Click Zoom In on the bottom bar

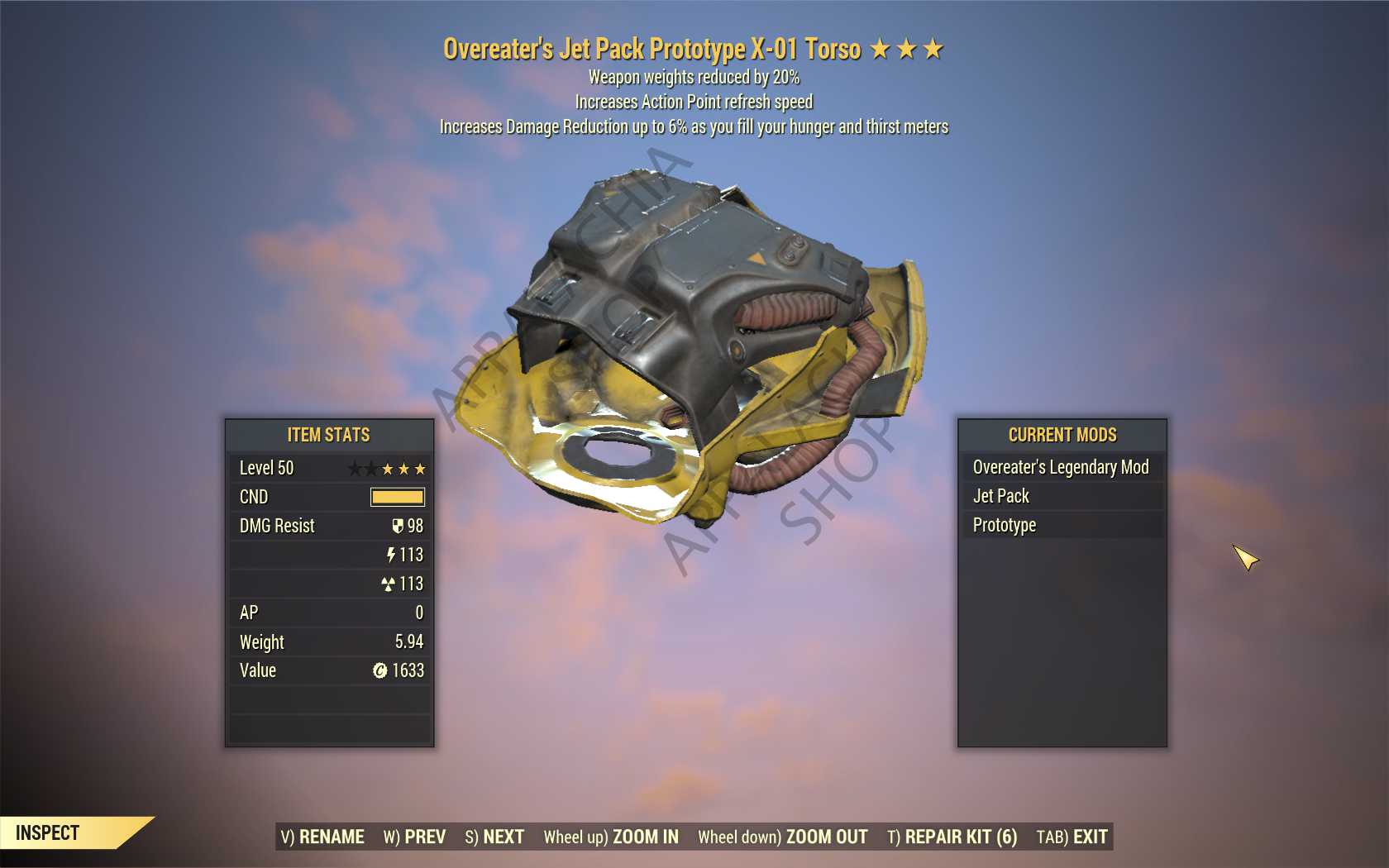click(x=611, y=837)
